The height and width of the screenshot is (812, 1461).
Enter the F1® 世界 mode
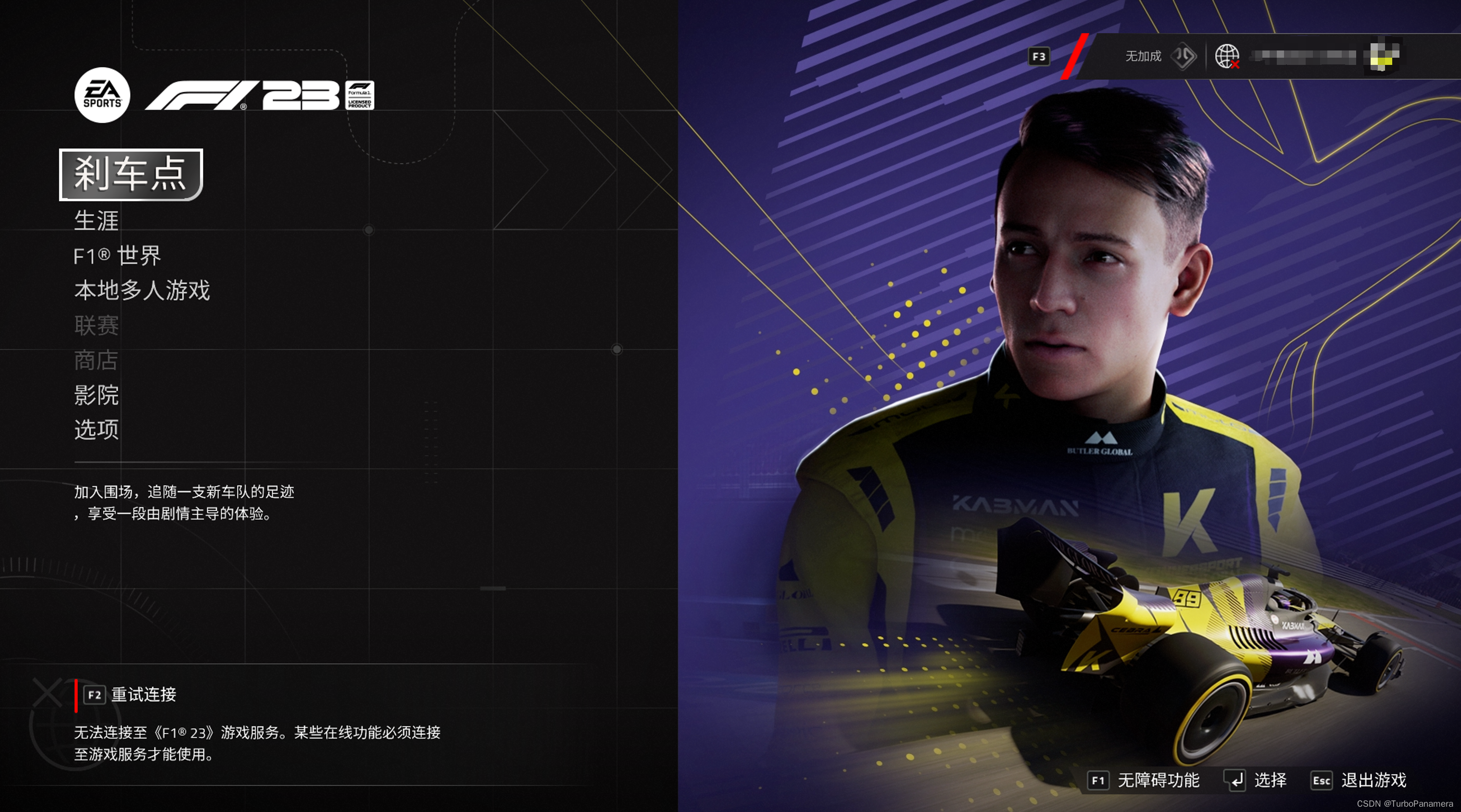click(117, 256)
